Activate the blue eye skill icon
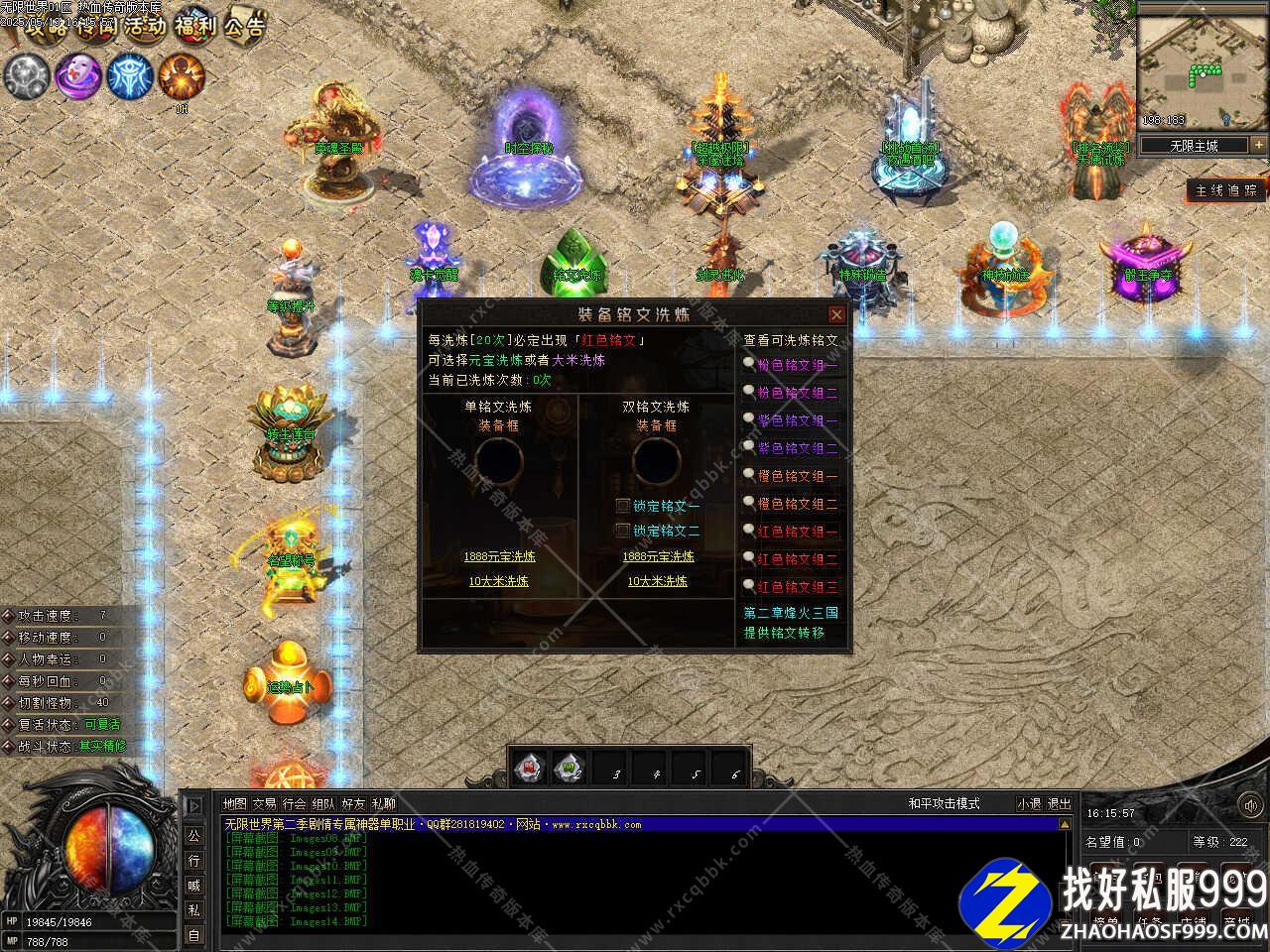 [x=129, y=75]
